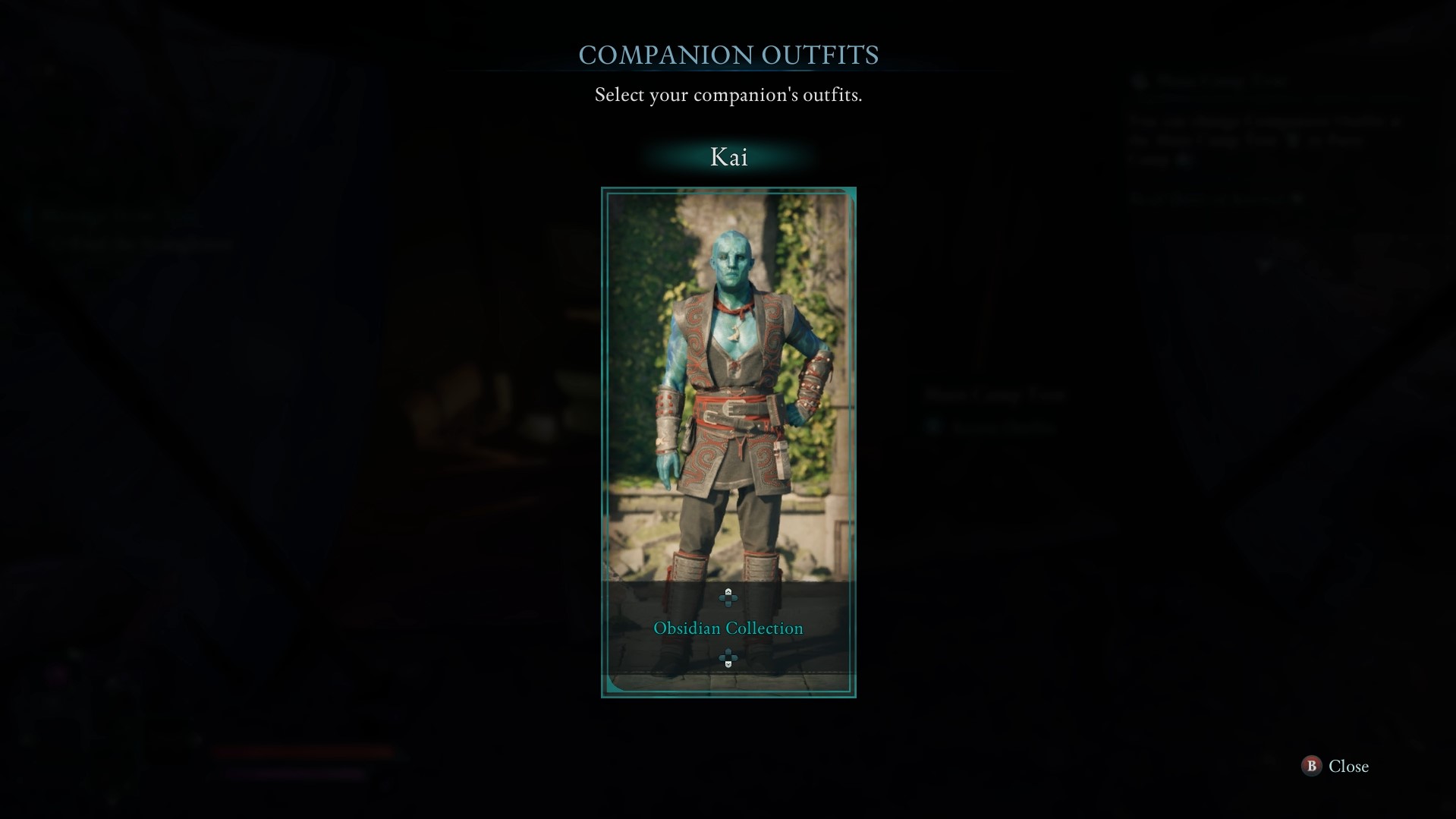This screenshot has width=1456, height=819.
Task: Click Kai's character preview portrait
Action: [x=728, y=417]
